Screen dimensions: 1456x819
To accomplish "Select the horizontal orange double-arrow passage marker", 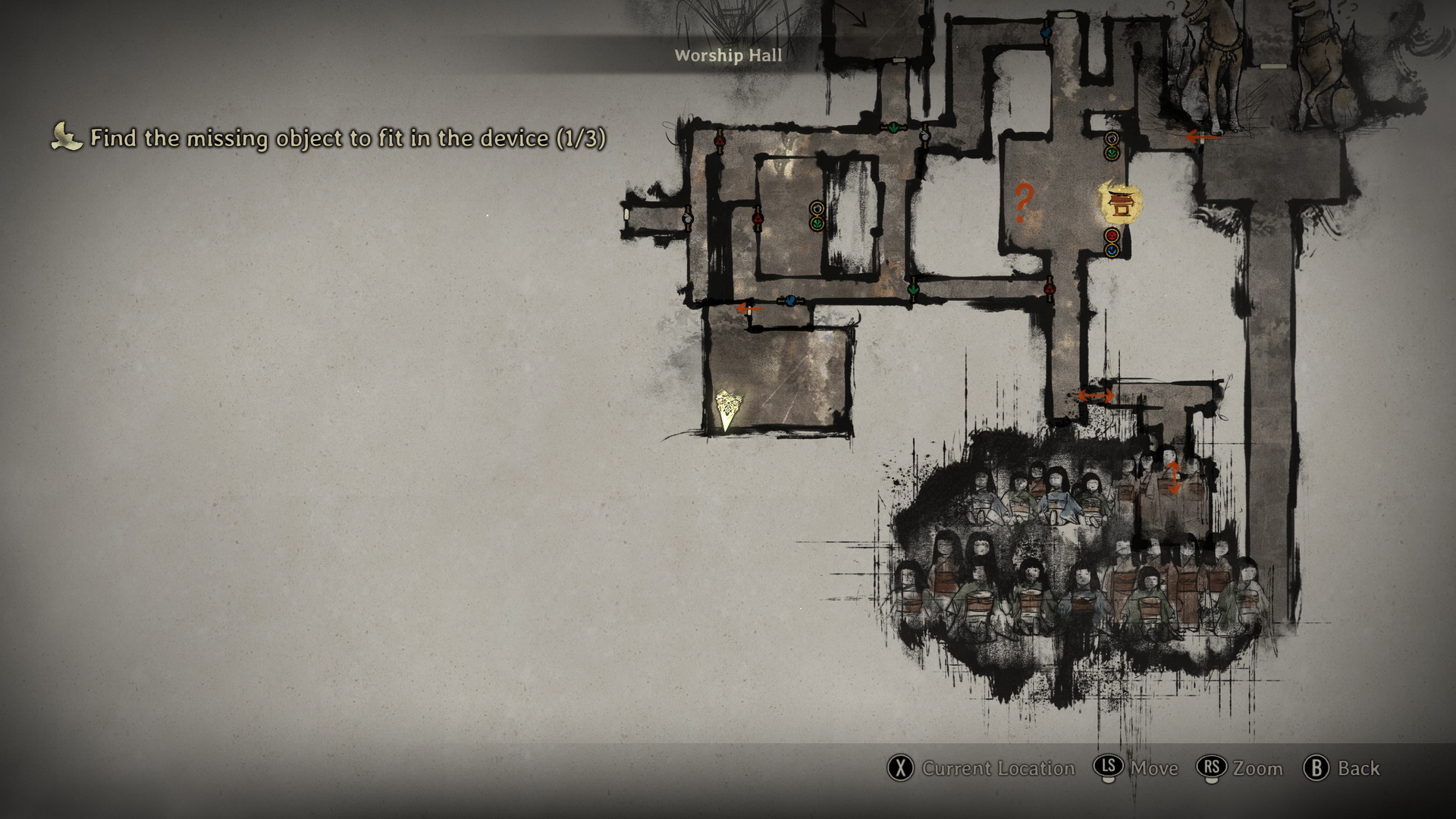I will (1096, 395).
